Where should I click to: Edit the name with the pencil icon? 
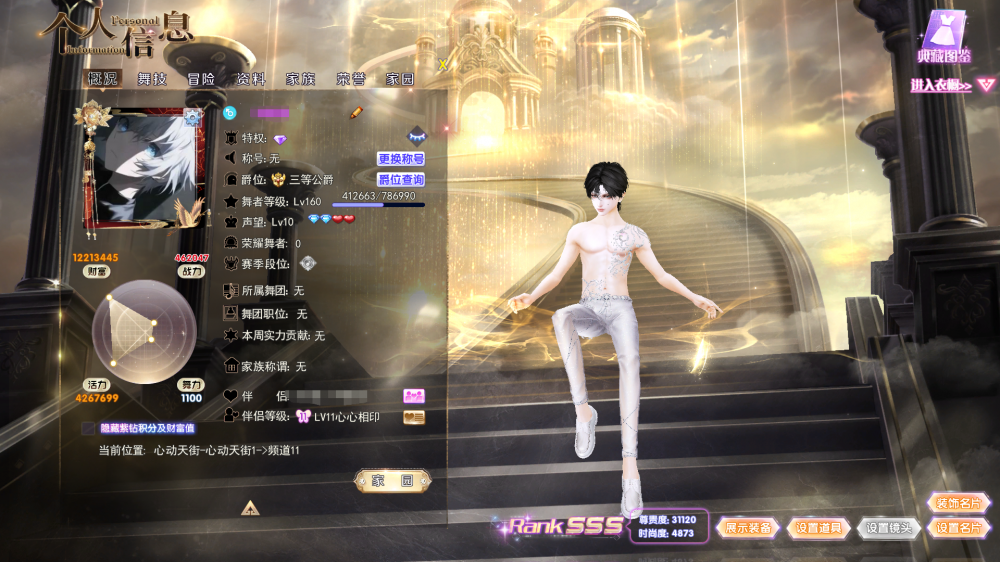(355, 113)
